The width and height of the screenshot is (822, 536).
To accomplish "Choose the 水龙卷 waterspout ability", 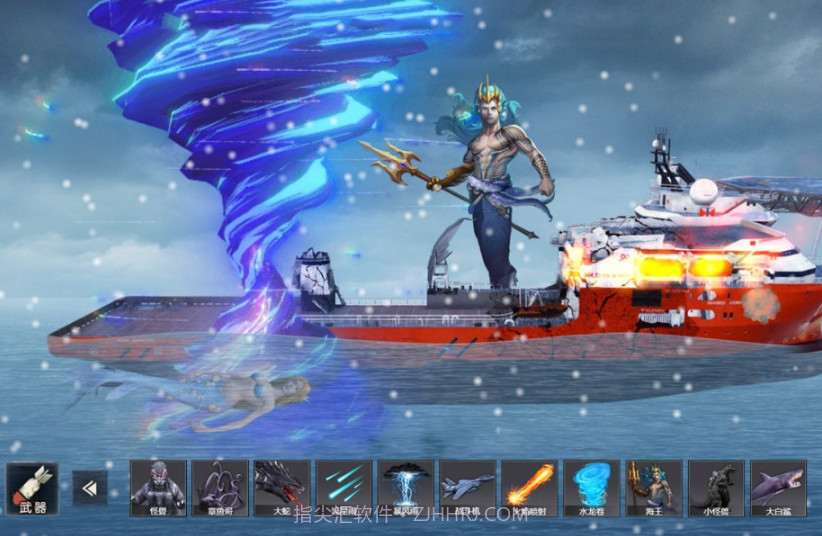I will [592, 488].
